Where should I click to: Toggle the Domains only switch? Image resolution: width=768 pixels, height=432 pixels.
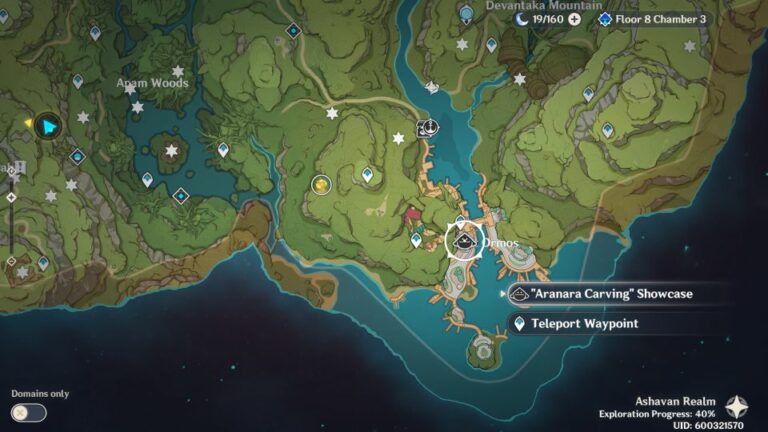coord(29,412)
